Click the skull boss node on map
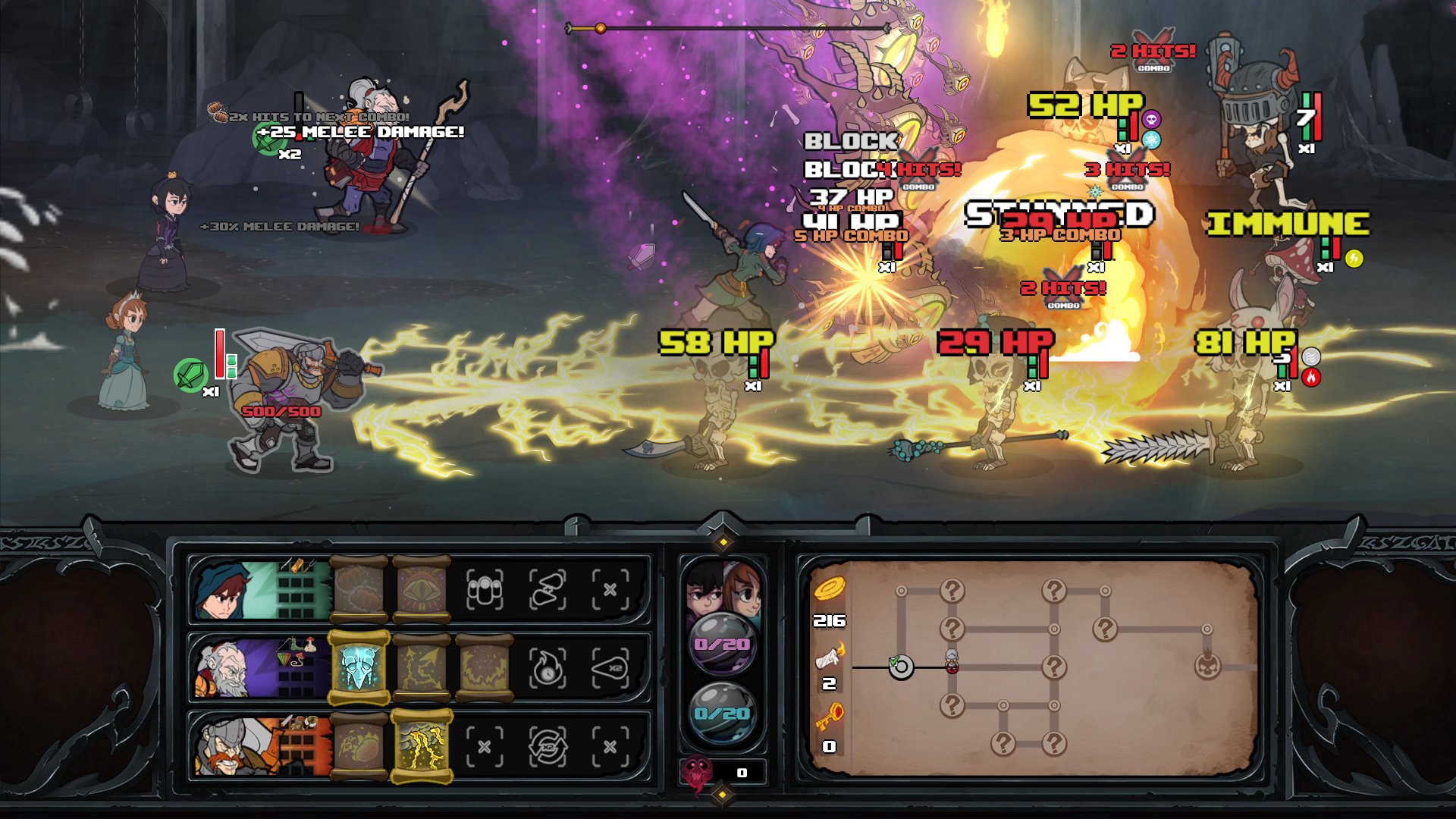Screen dimensions: 1456x819 point(1209,666)
